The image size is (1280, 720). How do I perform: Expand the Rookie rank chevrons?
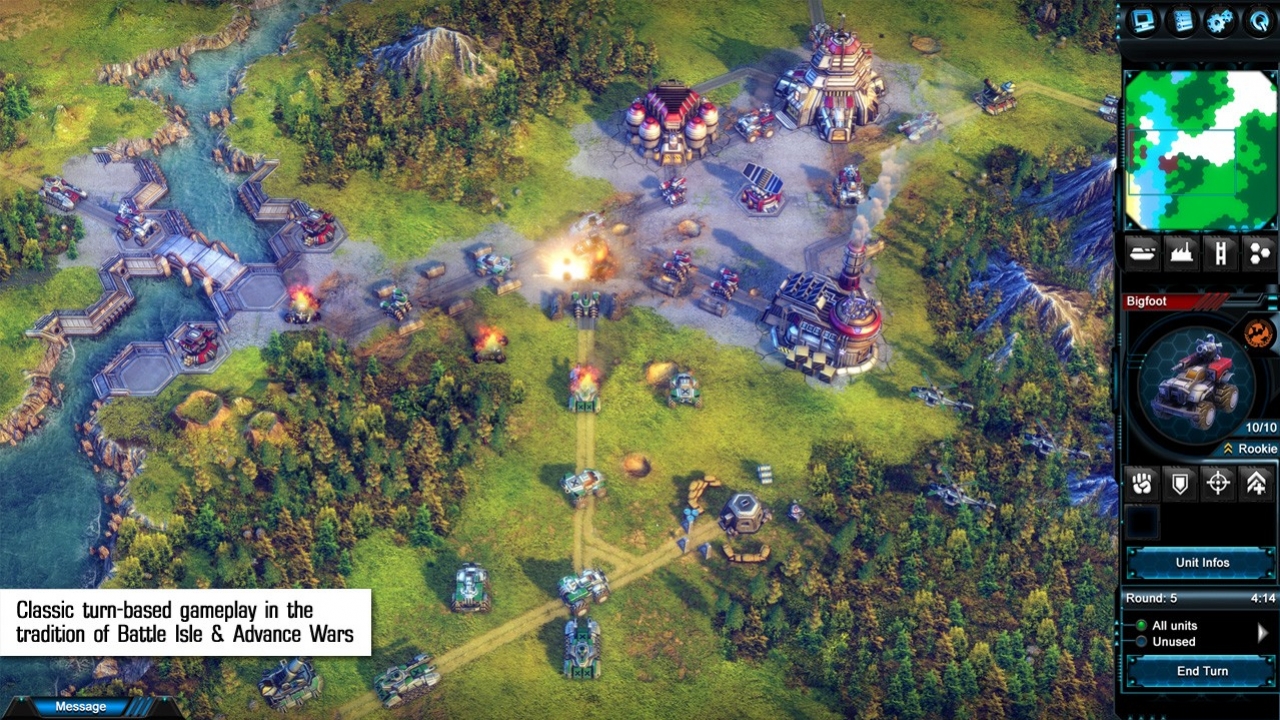click(1229, 449)
